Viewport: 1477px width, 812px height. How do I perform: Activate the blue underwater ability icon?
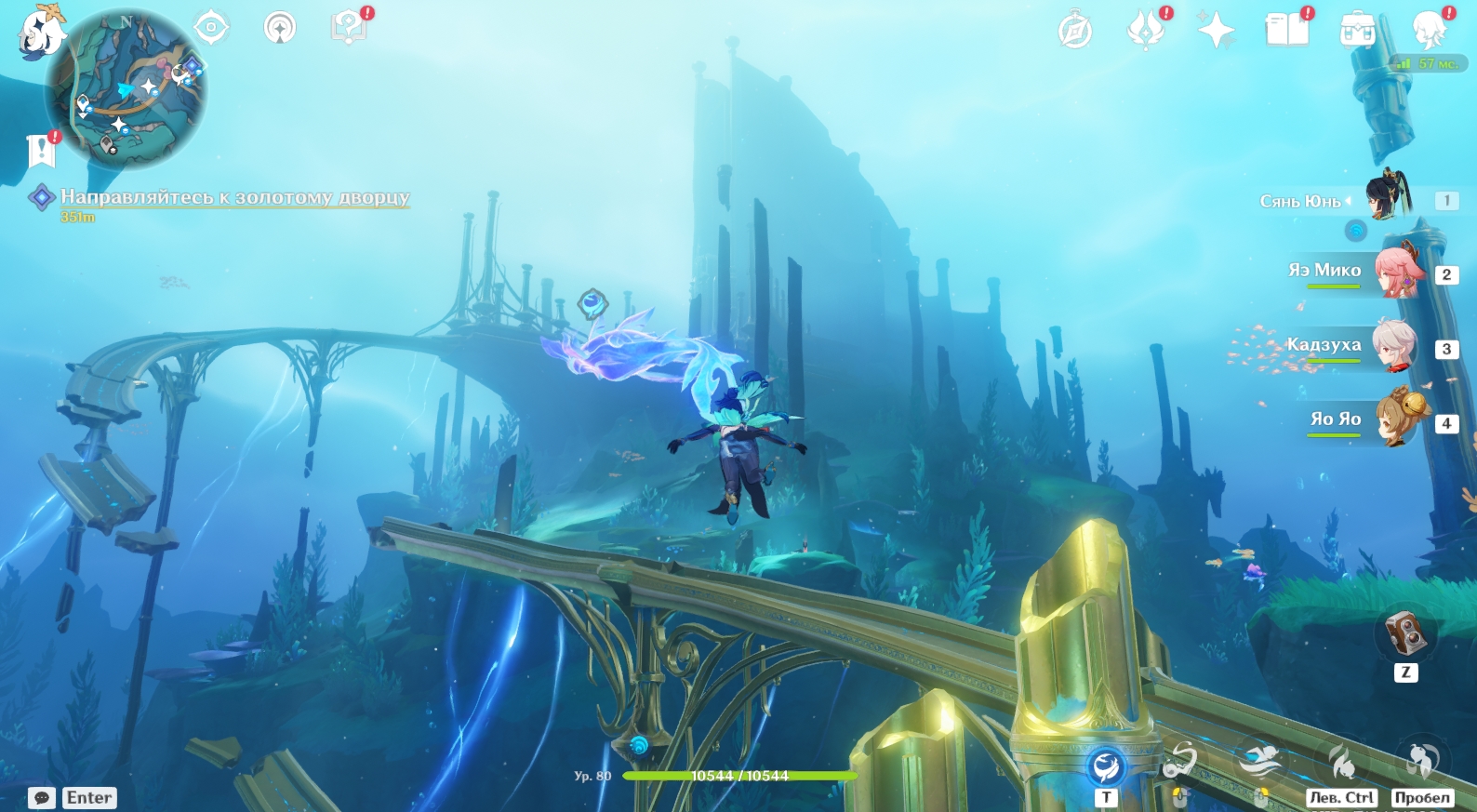1106,766
